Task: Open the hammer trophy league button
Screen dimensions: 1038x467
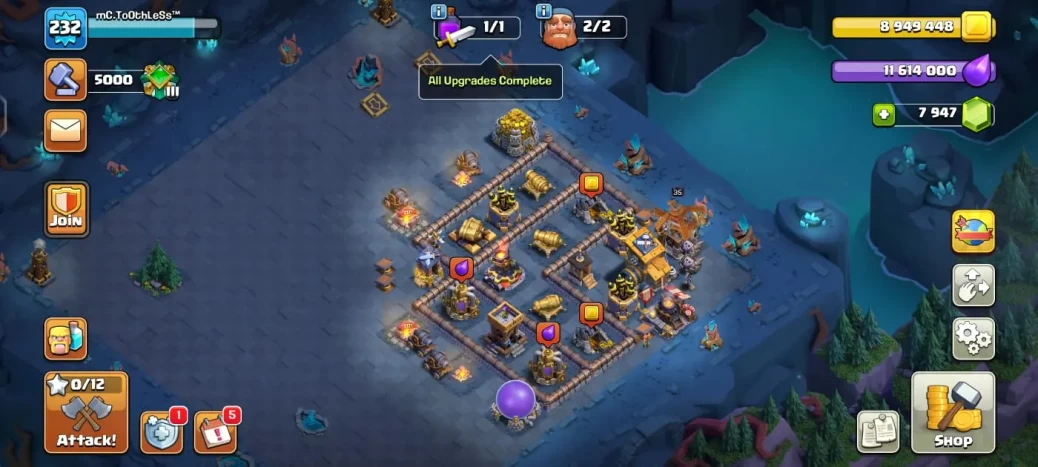Action: (x=65, y=80)
